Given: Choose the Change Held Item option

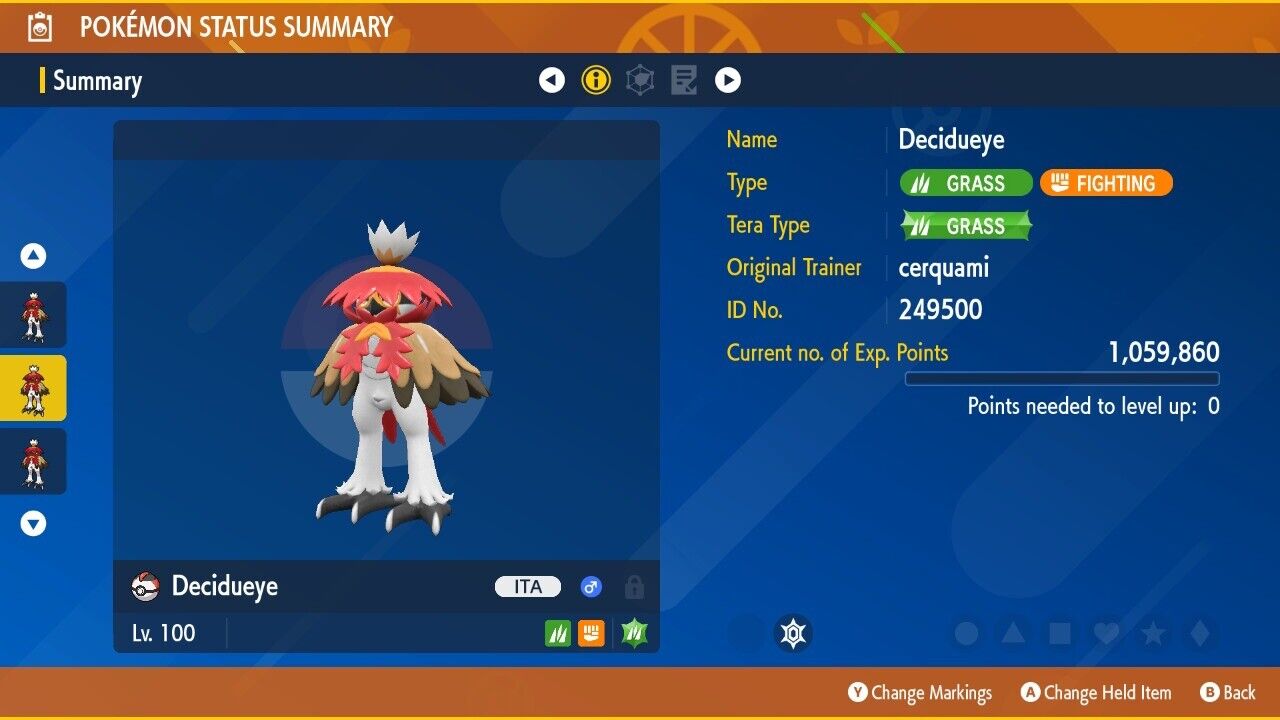Looking at the screenshot, I should (x=1096, y=693).
